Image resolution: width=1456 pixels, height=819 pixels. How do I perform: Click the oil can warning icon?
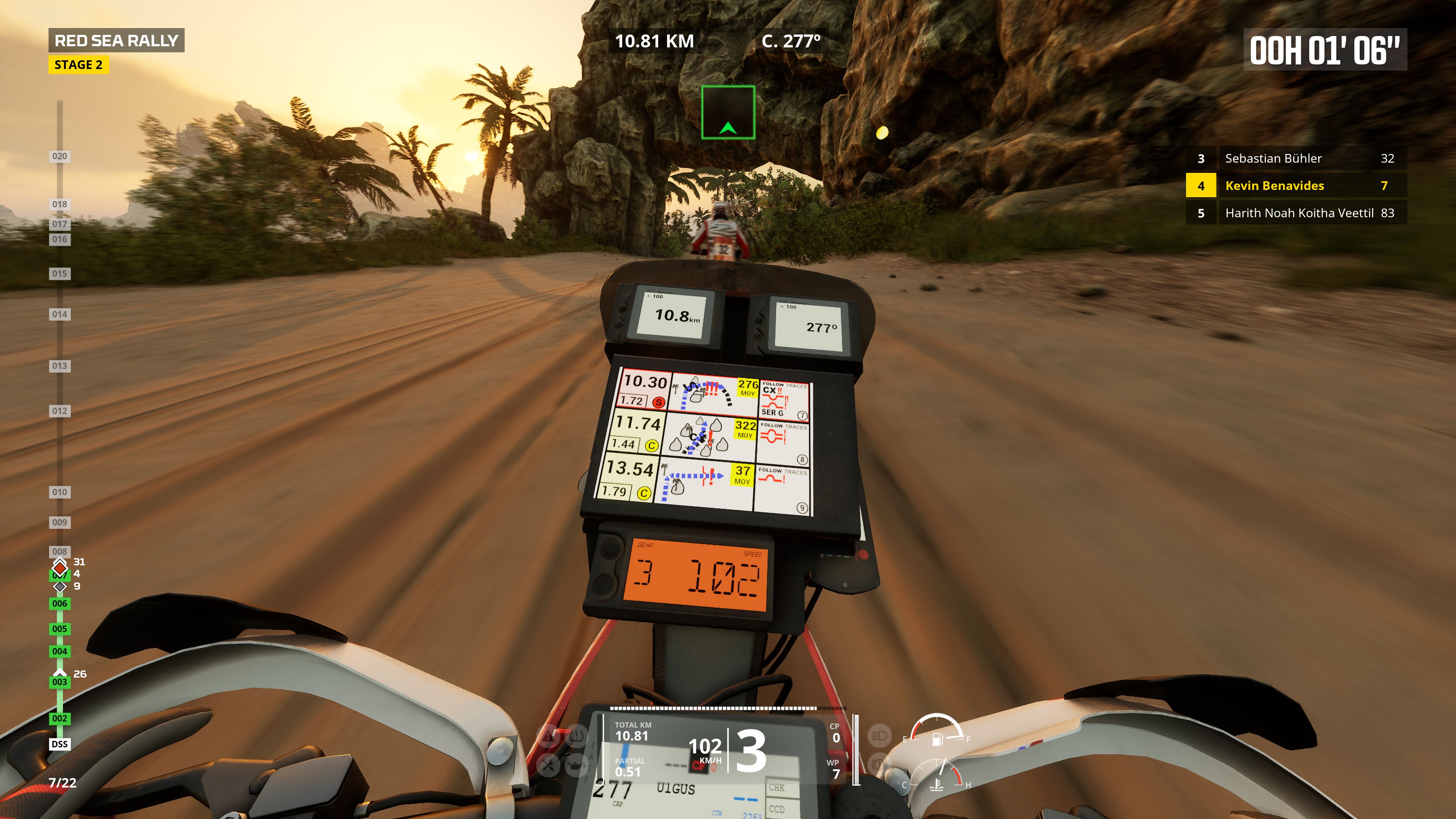576,766
